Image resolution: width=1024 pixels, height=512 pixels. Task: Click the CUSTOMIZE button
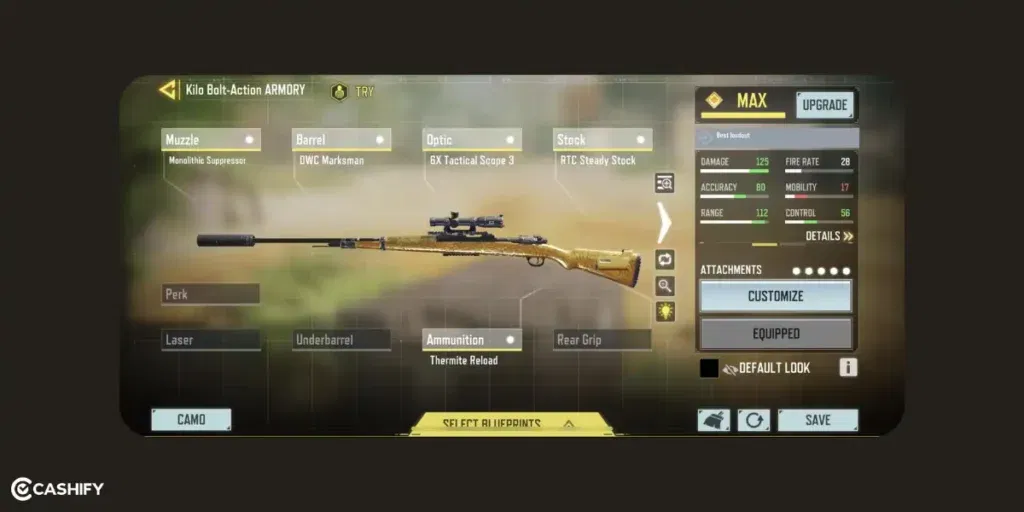pos(776,296)
